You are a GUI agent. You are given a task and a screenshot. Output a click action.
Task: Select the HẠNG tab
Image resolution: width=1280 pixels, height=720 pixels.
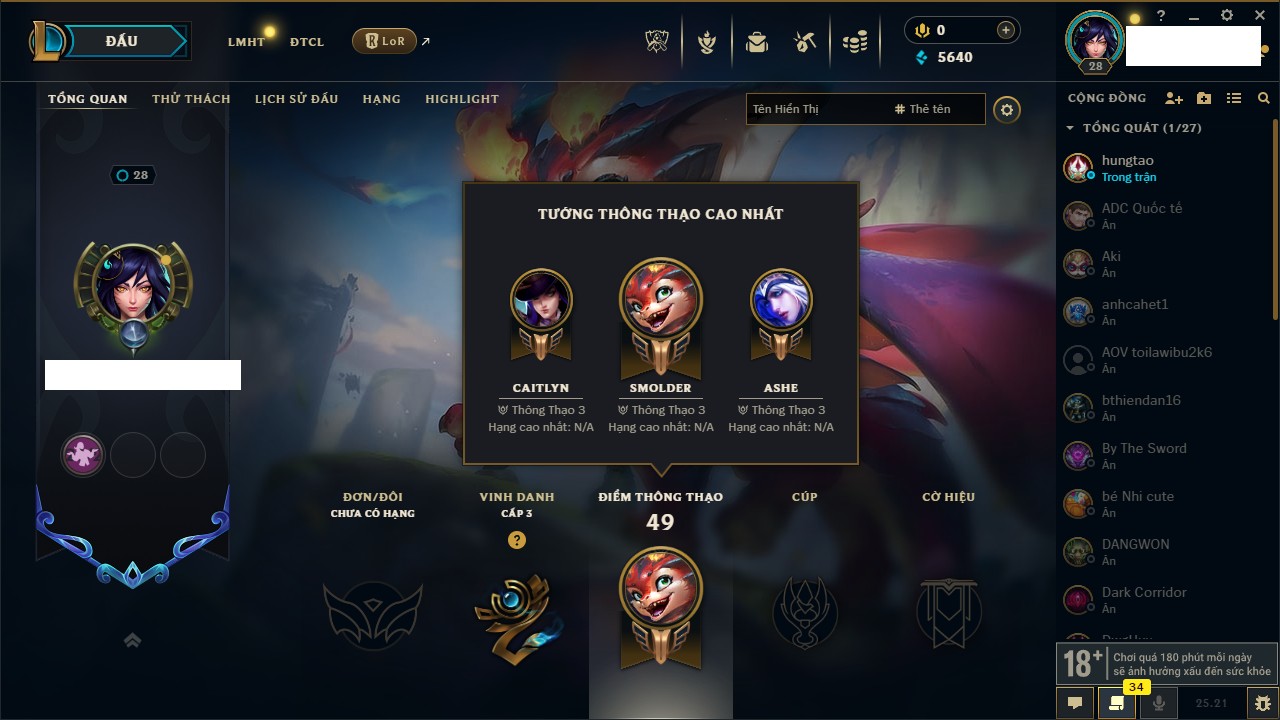pos(381,99)
